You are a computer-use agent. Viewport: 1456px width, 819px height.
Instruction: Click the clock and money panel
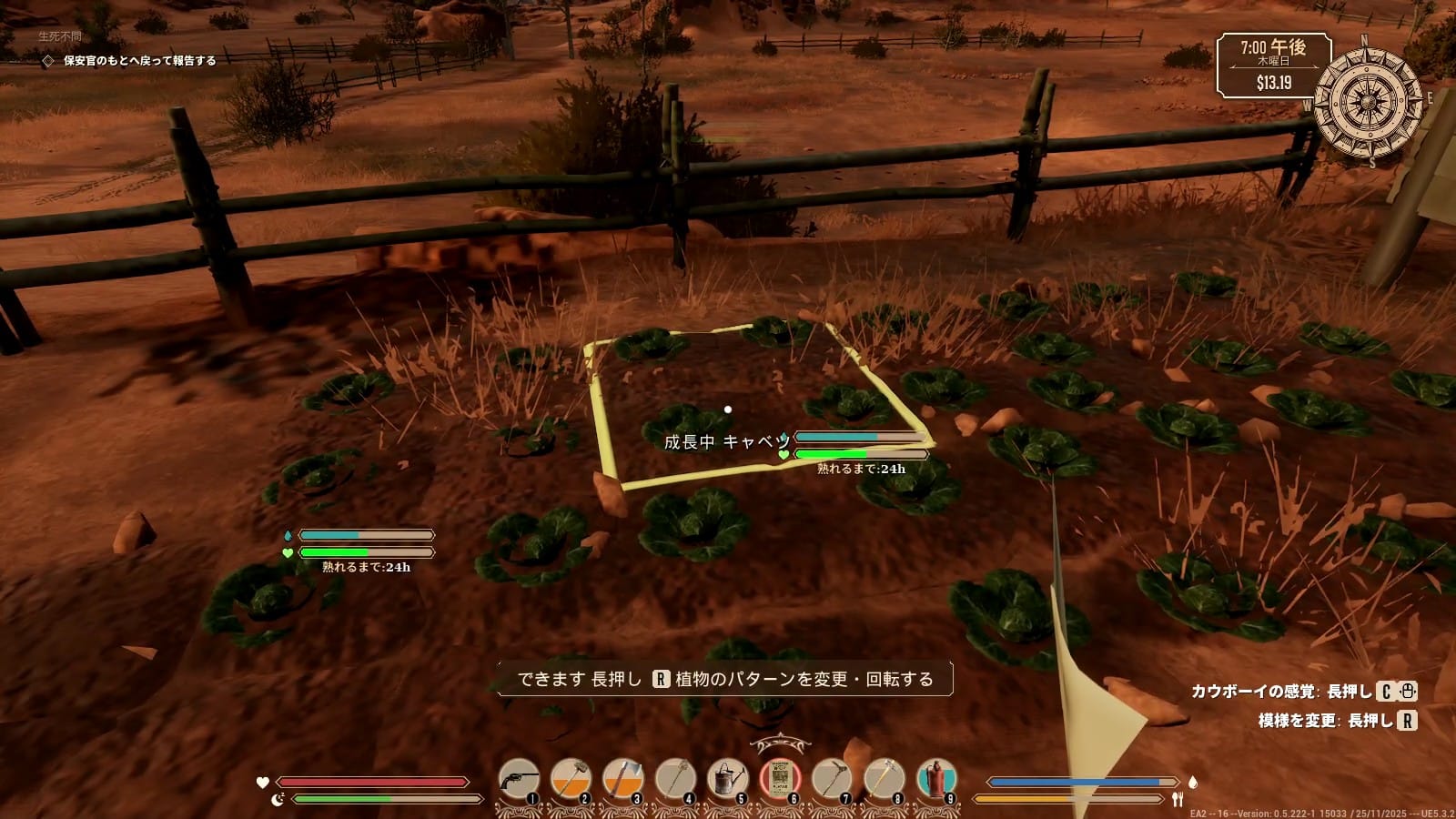coord(1273,65)
